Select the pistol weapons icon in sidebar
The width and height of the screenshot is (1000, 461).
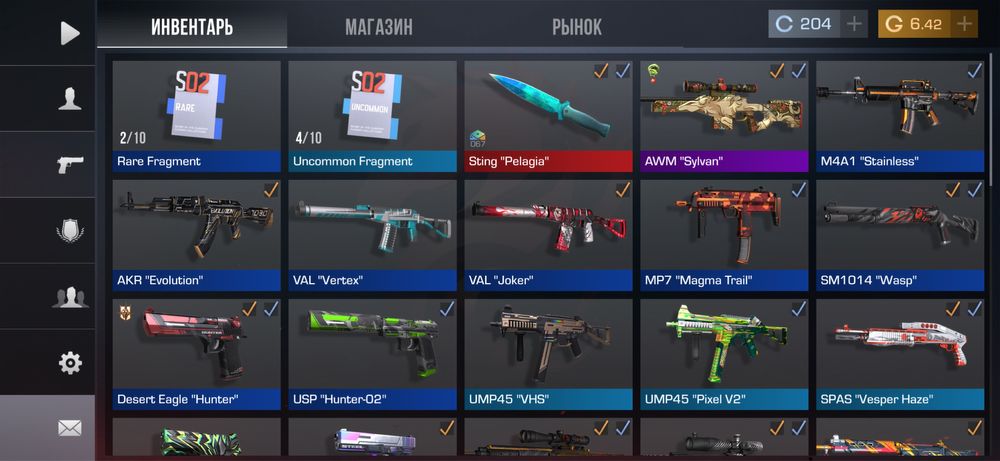click(x=69, y=164)
